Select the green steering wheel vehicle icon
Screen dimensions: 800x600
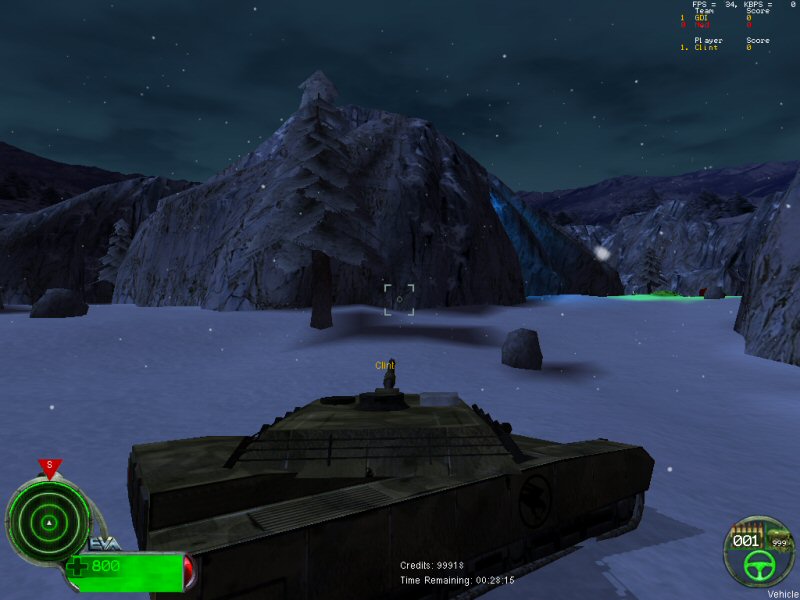point(758,566)
